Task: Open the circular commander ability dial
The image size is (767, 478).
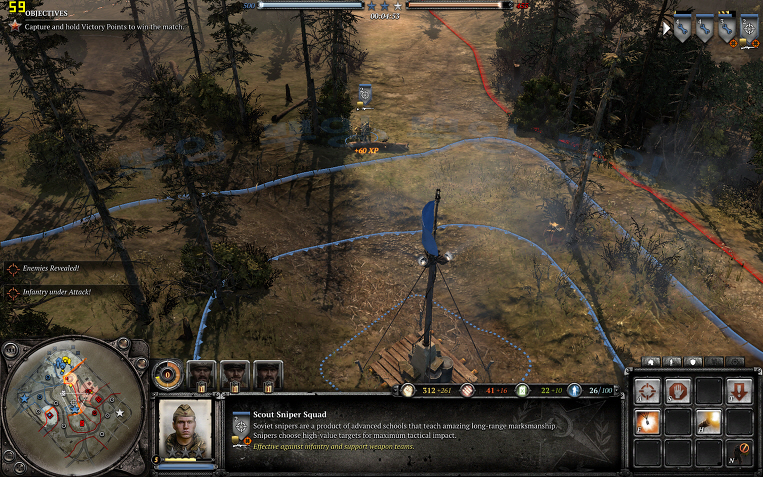Action: (169, 375)
